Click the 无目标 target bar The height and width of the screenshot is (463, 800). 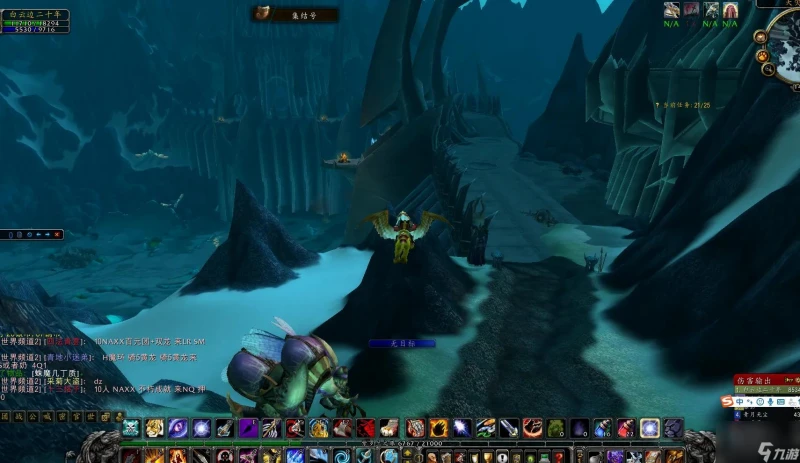click(x=401, y=343)
